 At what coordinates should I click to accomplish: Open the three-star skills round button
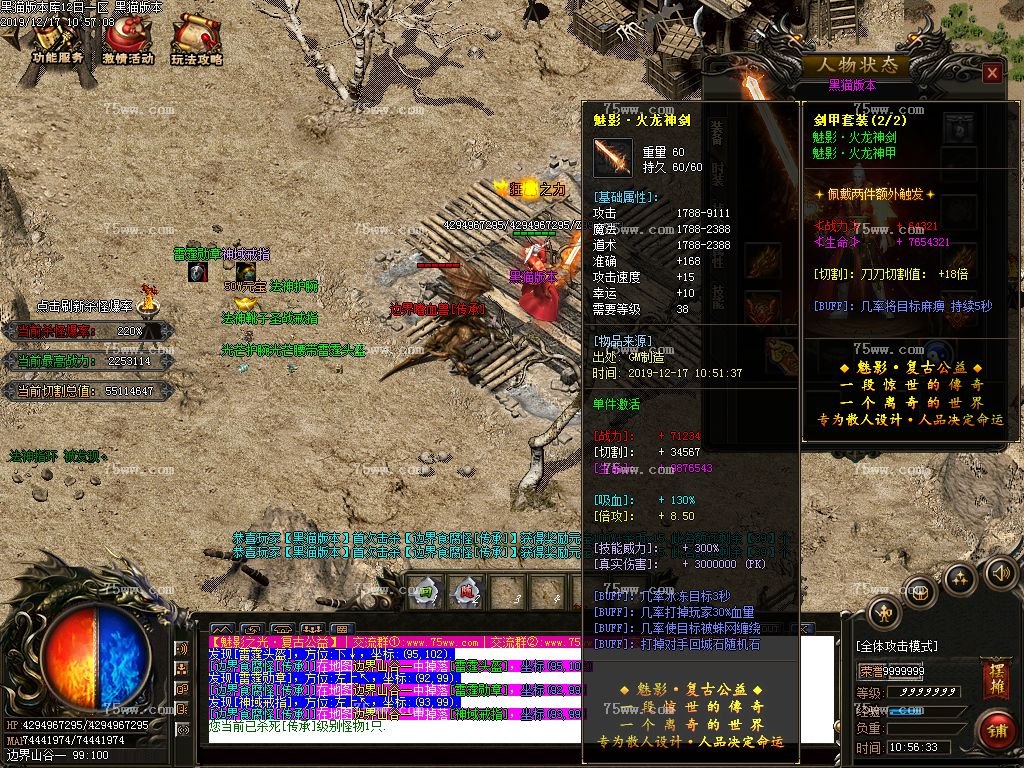tap(961, 579)
